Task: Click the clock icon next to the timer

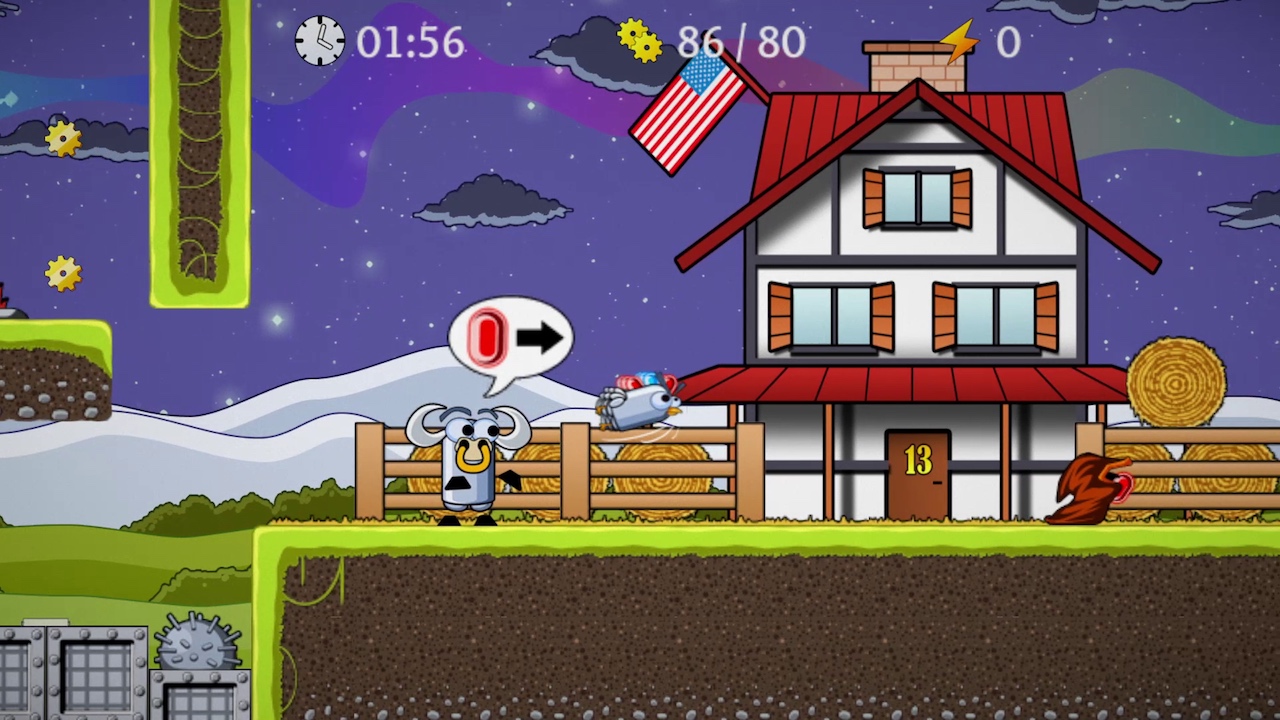Action: pyautogui.click(x=320, y=42)
